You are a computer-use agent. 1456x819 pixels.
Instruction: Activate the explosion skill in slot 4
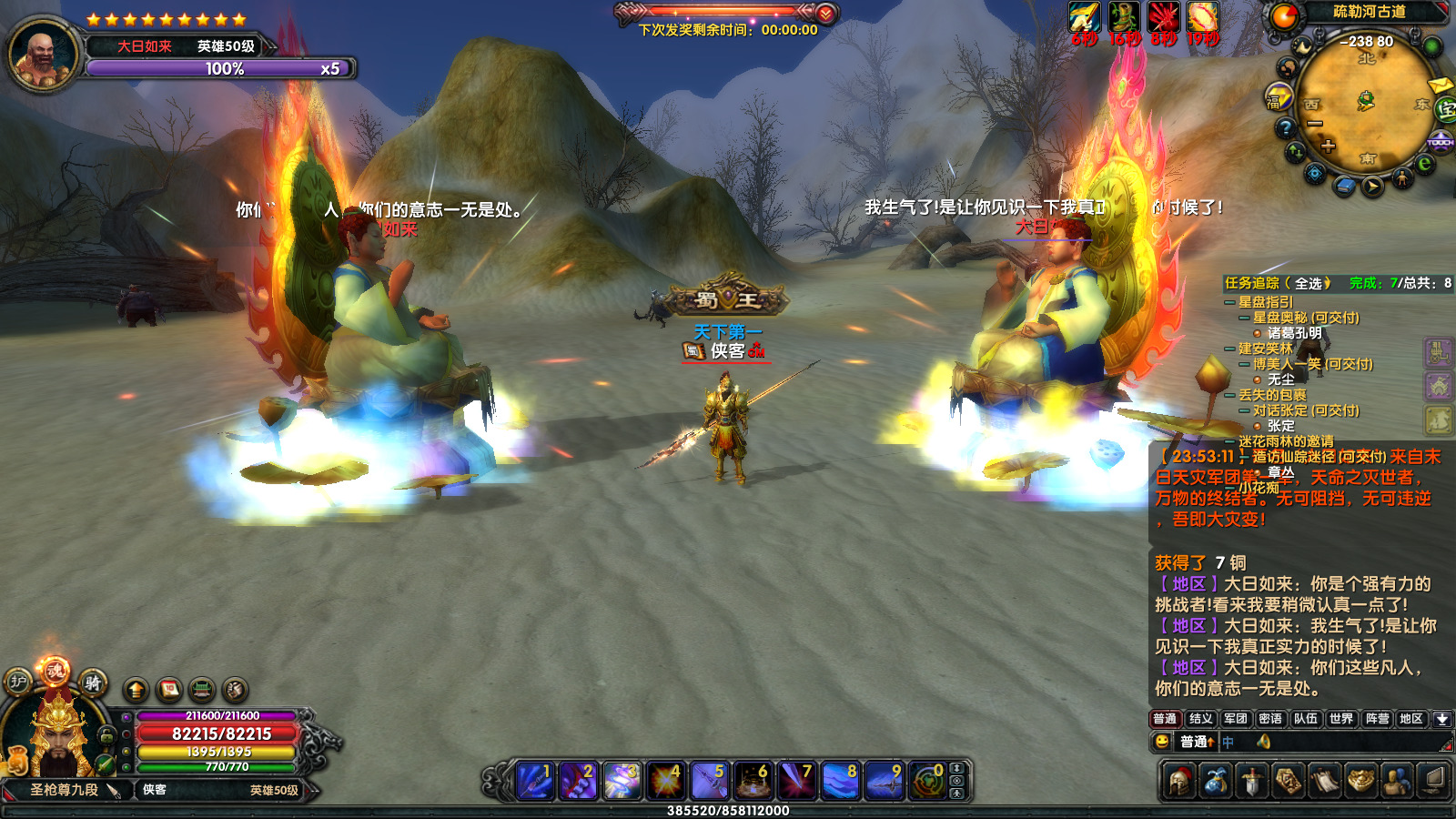pos(665,781)
